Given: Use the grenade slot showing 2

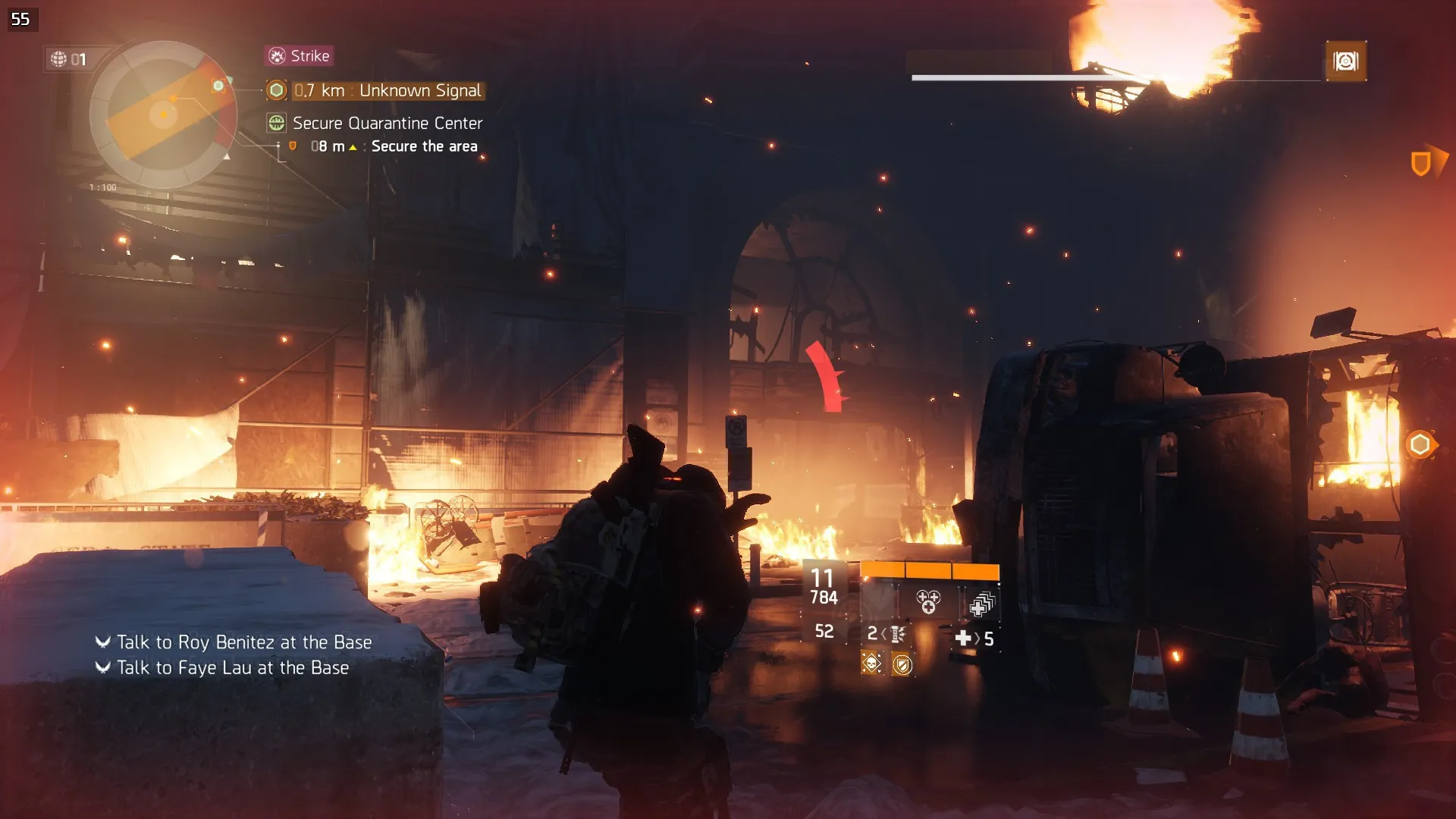Looking at the screenshot, I should click(886, 634).
